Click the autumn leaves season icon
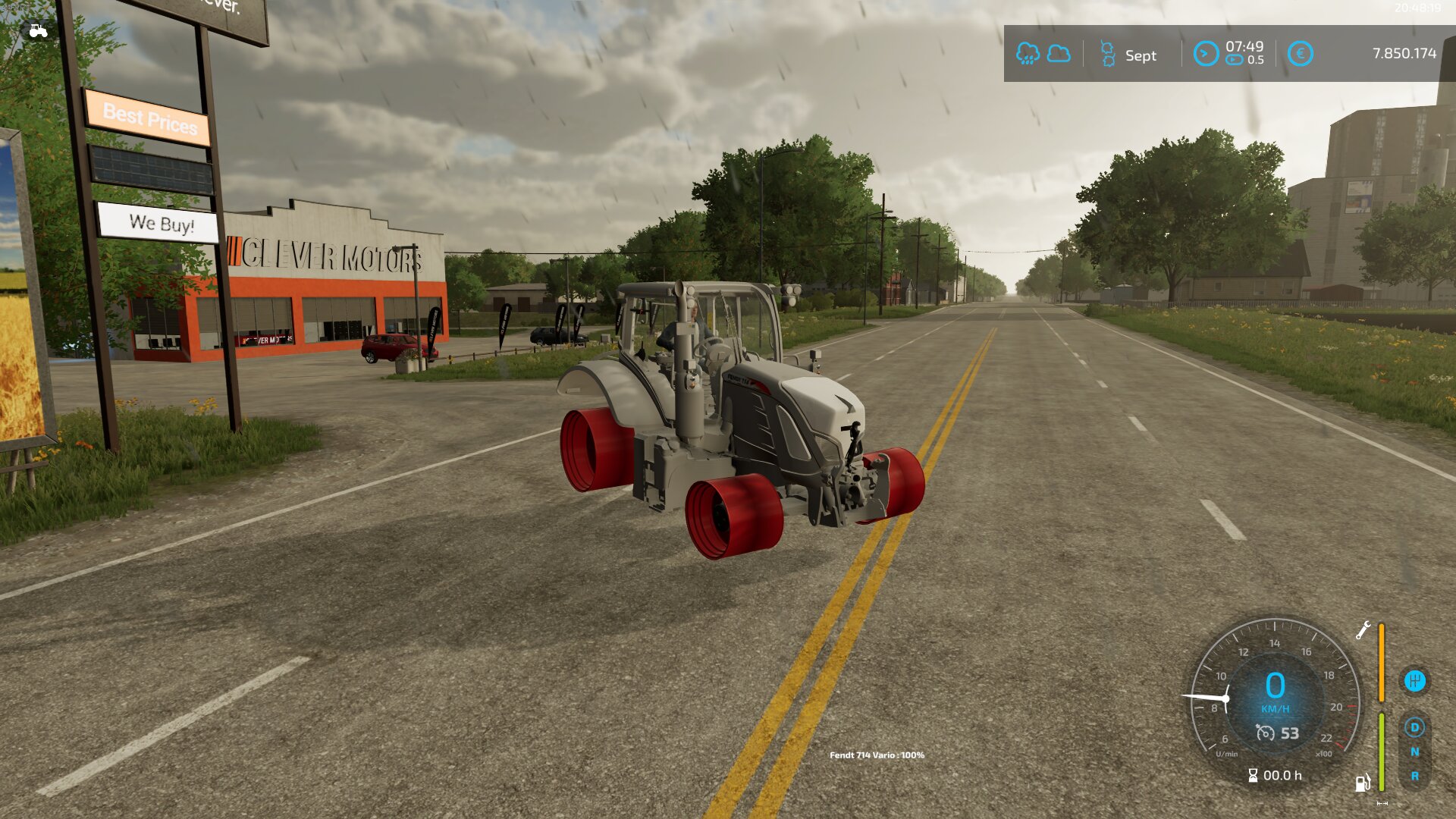 tap(1108, 55)
